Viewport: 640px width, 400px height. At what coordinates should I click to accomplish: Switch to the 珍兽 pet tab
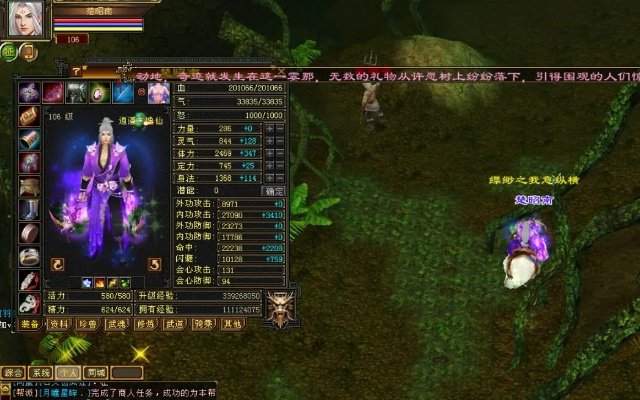pos(88,324)
